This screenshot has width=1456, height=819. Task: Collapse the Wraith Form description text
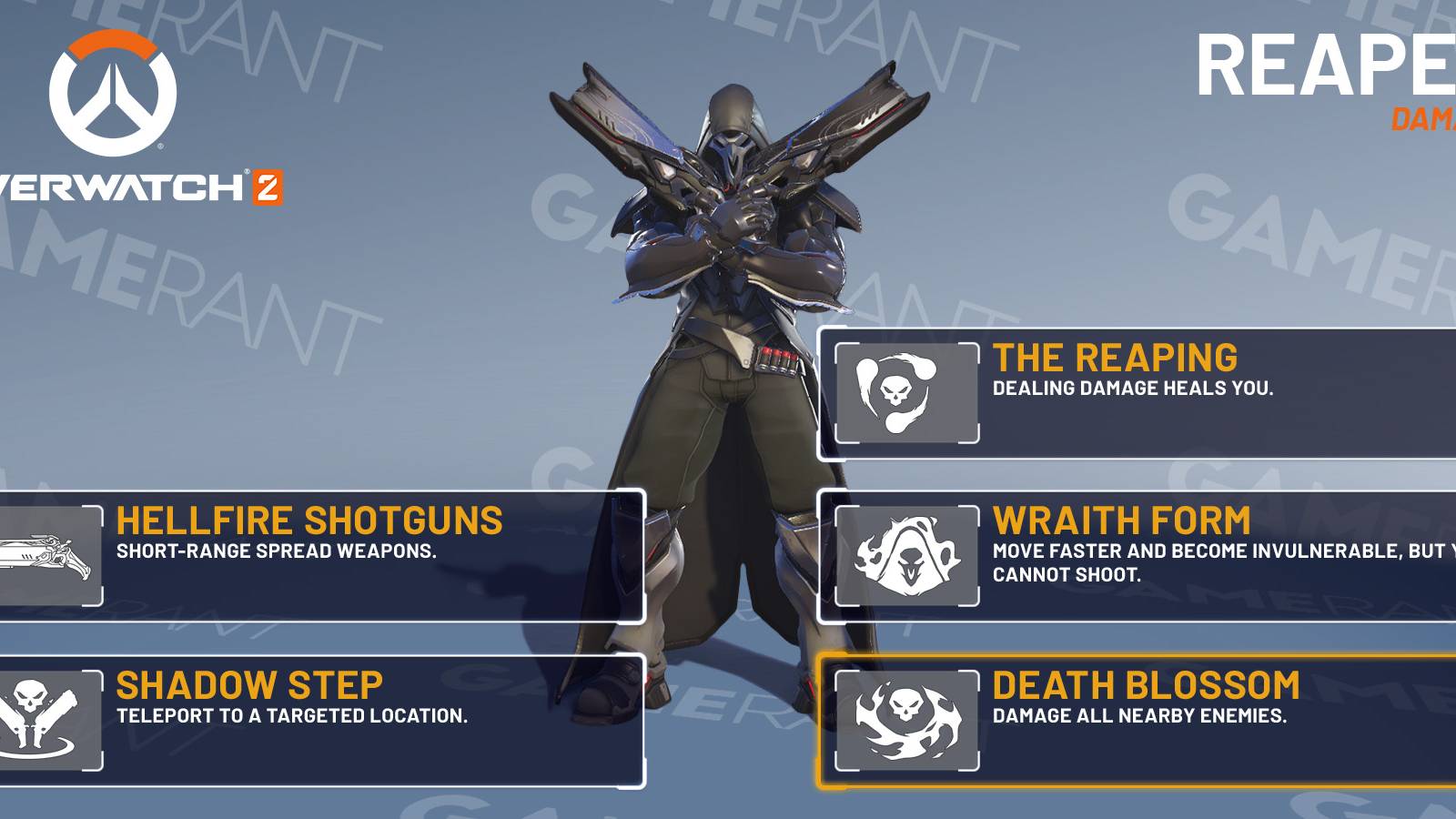click(x=1183, y=560)
